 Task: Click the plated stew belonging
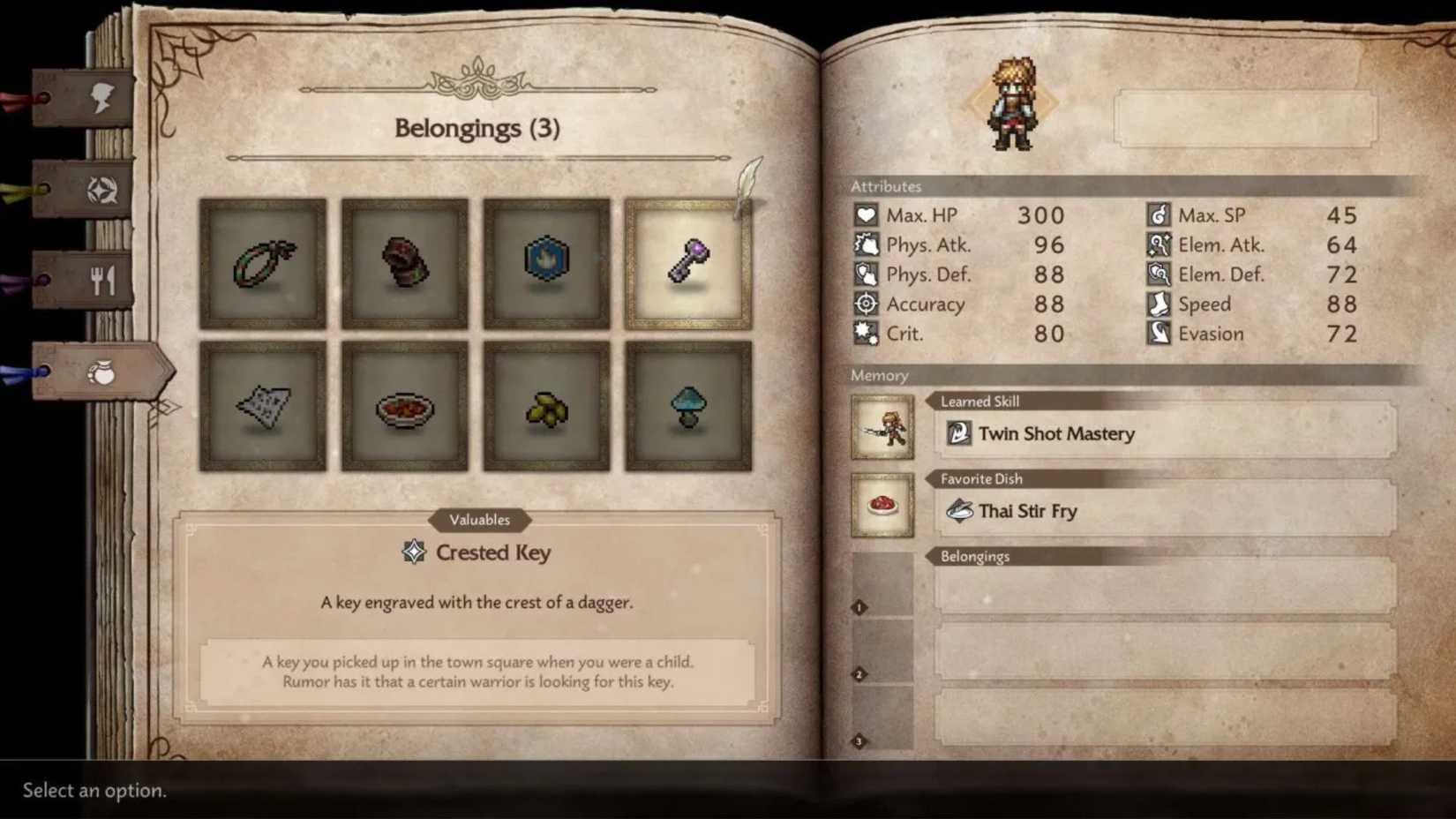pyautogui.click(x=404, y=406)
